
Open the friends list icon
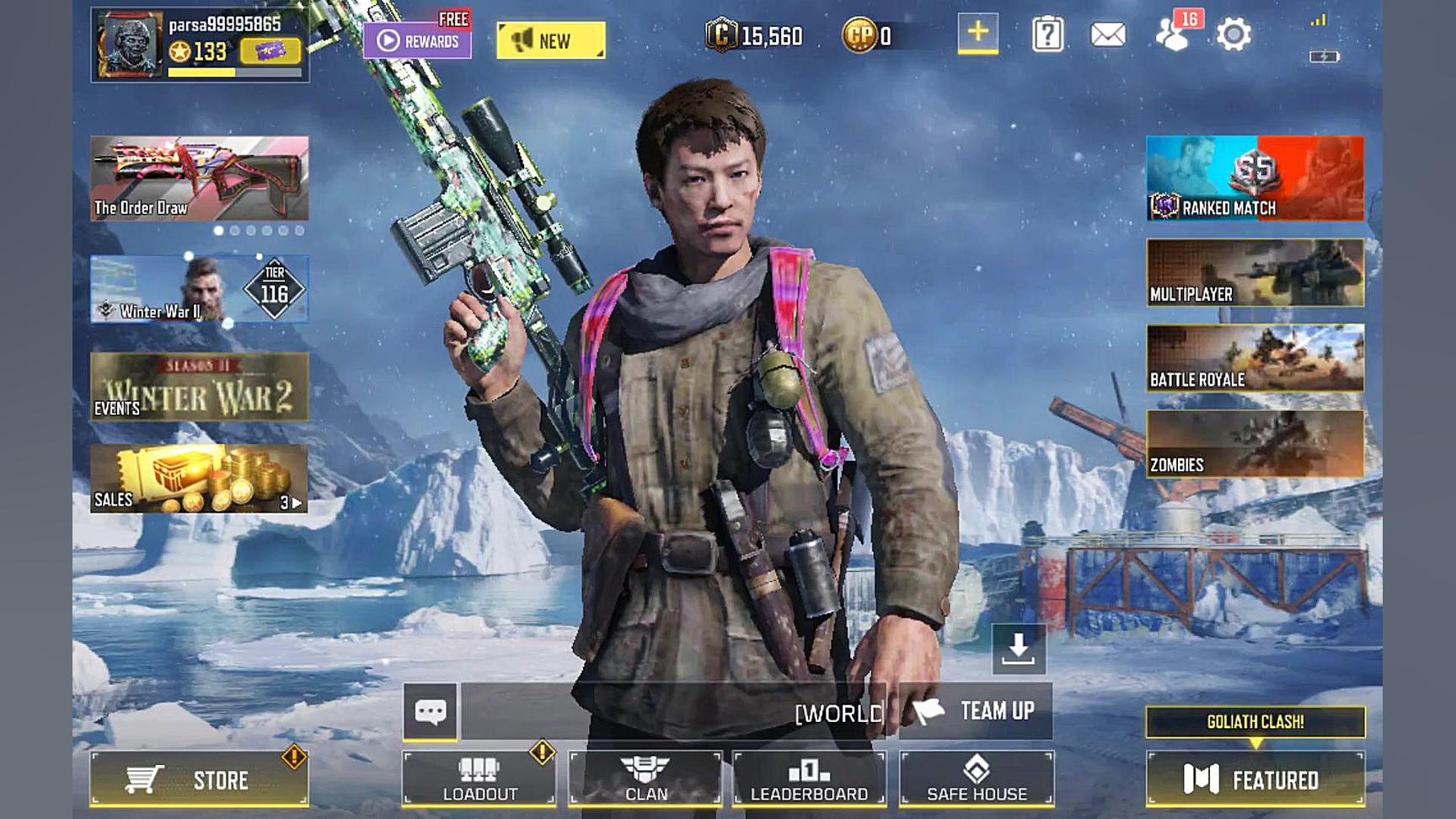[1172, 35]
